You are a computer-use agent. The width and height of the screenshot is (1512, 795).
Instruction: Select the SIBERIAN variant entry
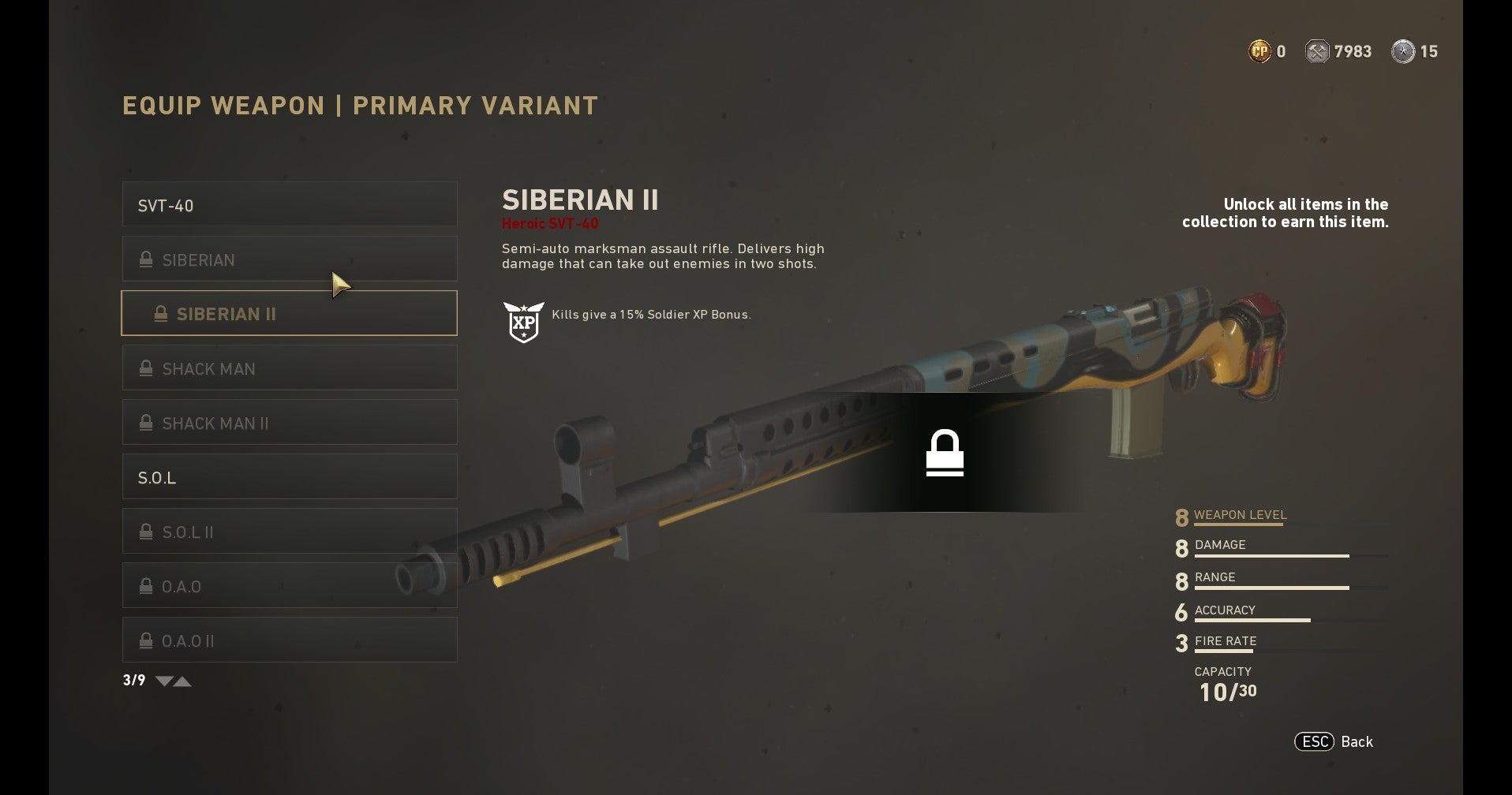pyautogui.click(x=289, y=259)
